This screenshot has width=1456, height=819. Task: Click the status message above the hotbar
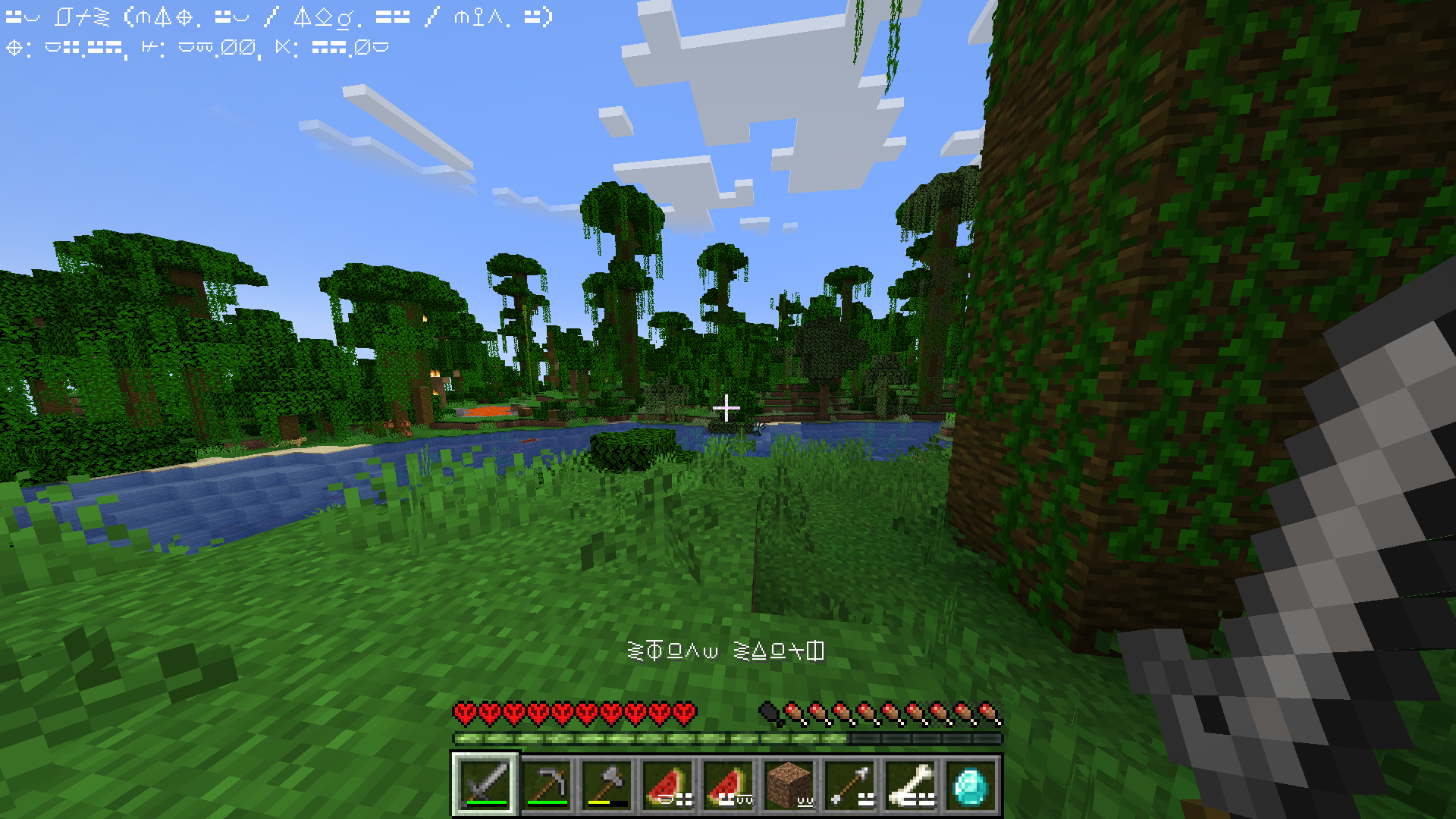coord(724,650)
